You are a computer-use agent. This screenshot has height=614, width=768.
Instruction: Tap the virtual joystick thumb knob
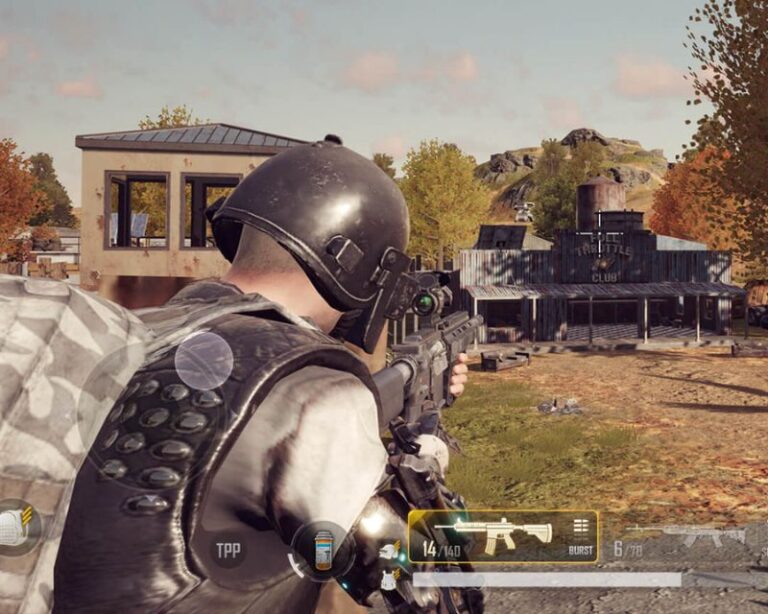coord(204,360)
